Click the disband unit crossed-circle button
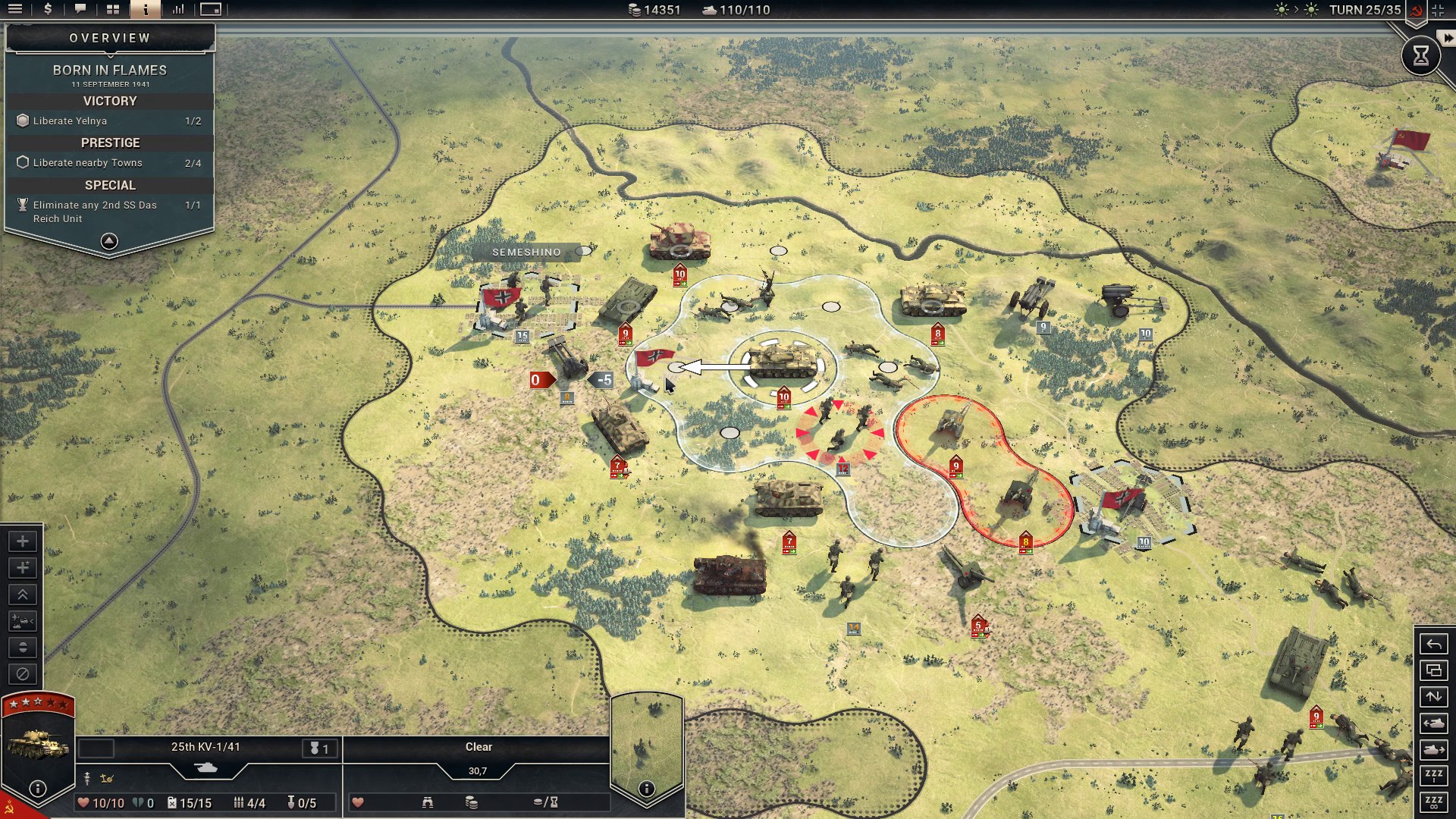The width and height of the screenshot is (1456, 819). [23, 674]
